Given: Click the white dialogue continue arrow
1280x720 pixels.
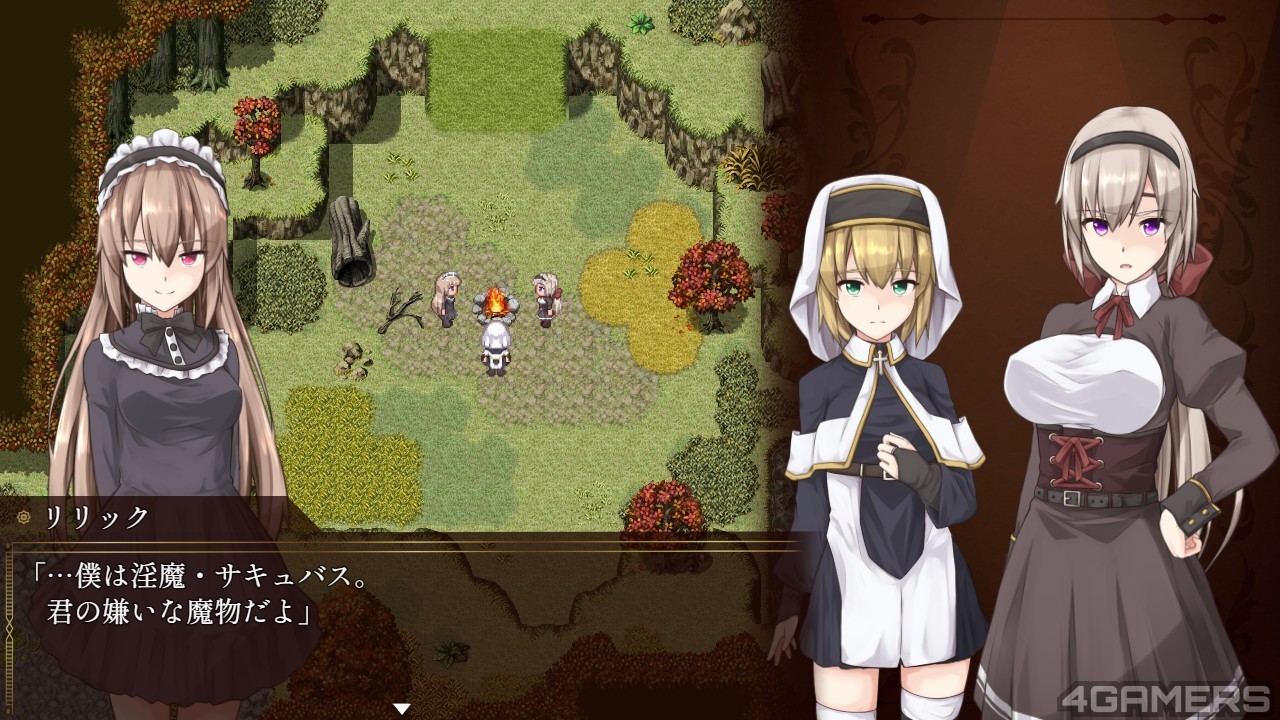Looking at the screenshot, I should 401,708.
